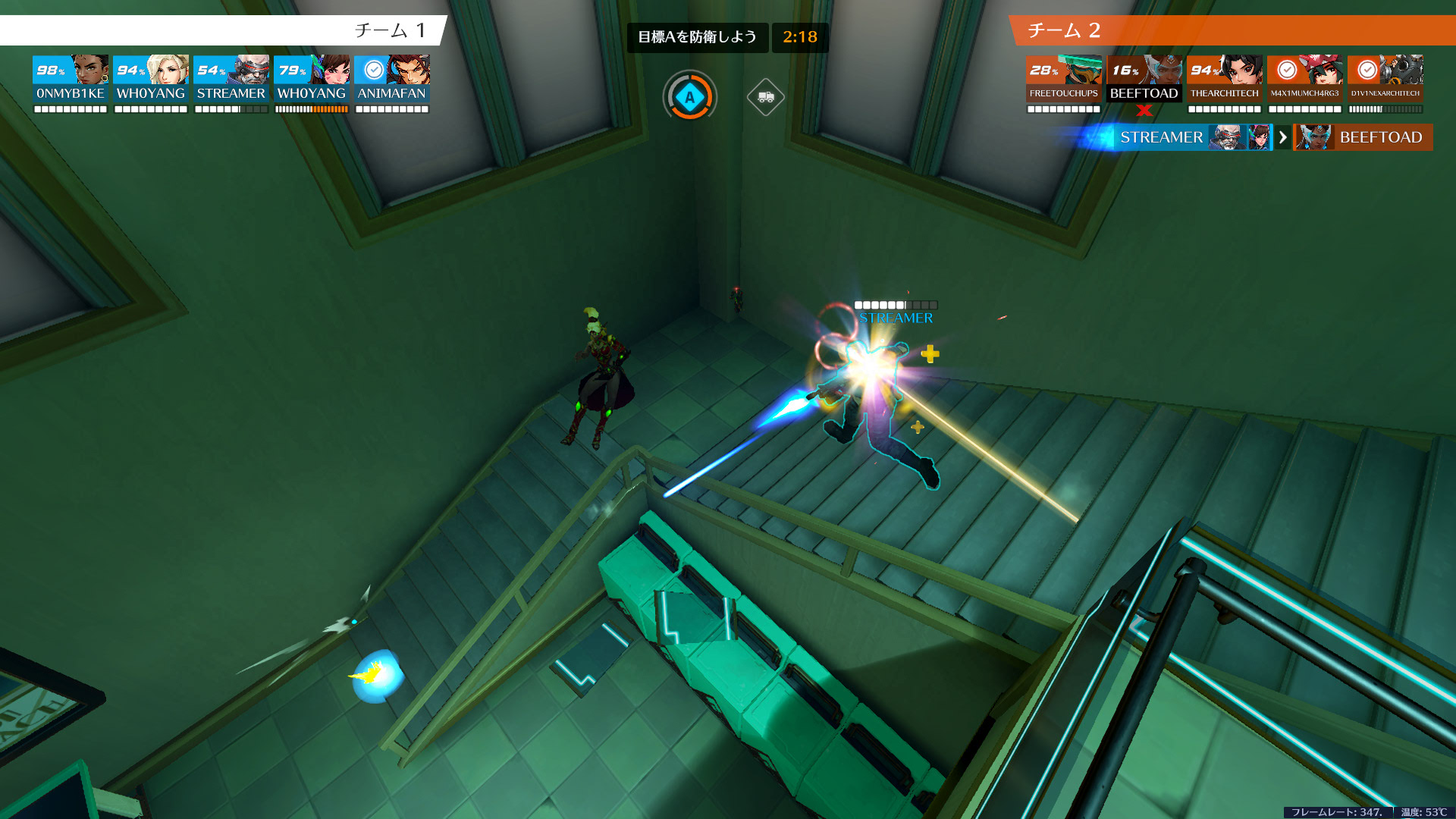Click the payload truck objective icon
This screenshot has width=1456, height=819.
tap(765, 97)
